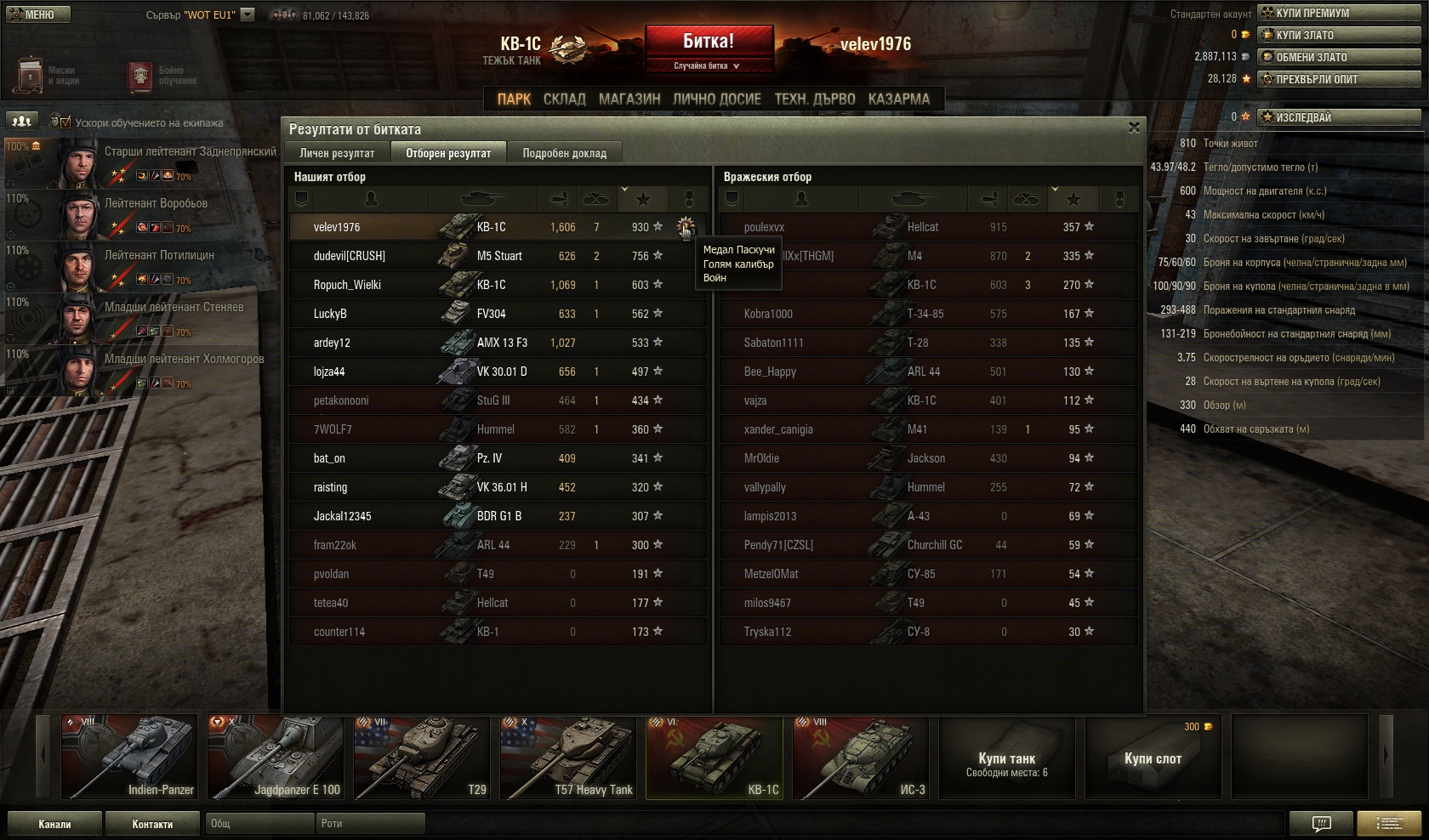Go to the СКЛАД section
The height and width of the screenshot is (840, 1429).
click(564, 99)
